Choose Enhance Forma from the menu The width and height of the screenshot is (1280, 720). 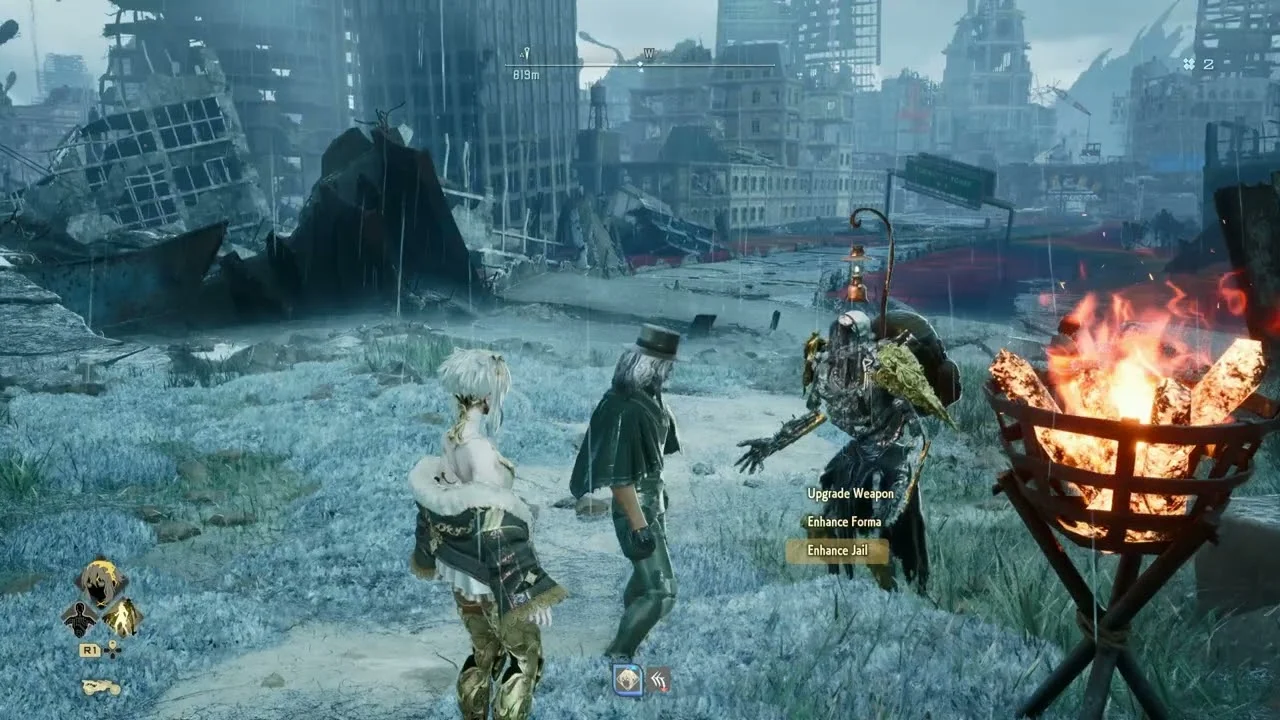click(x=844, y=522)
